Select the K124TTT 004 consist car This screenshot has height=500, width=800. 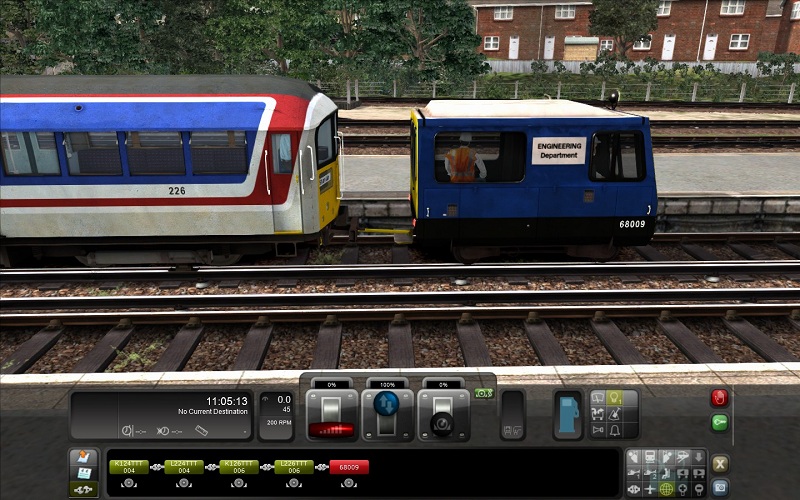(x=129, y=467)
